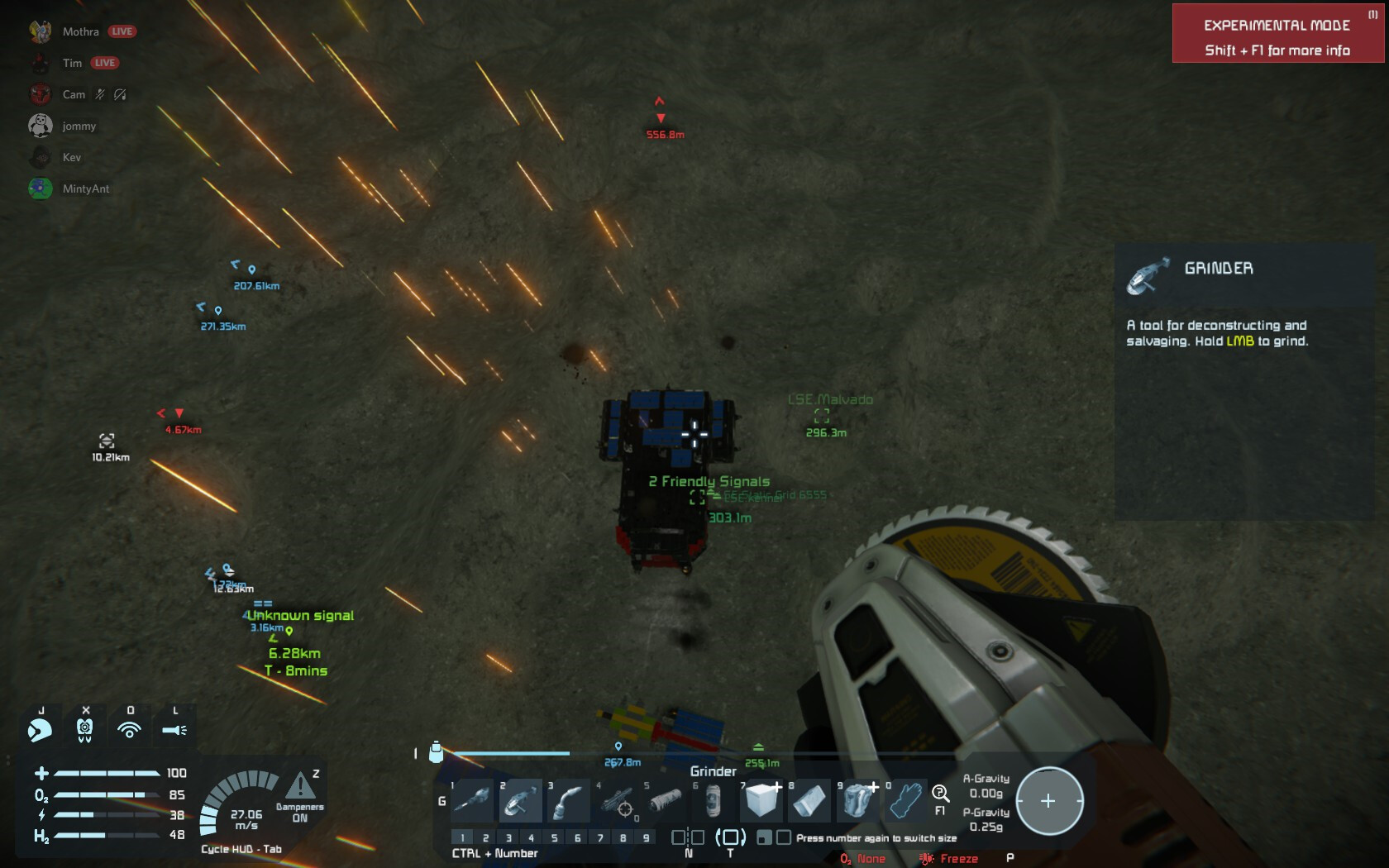Screen dimensions: 1389x868
Task: Select the hand drill in toolbar slot 1
Action: pyautogui.click(x=473, y=800)
